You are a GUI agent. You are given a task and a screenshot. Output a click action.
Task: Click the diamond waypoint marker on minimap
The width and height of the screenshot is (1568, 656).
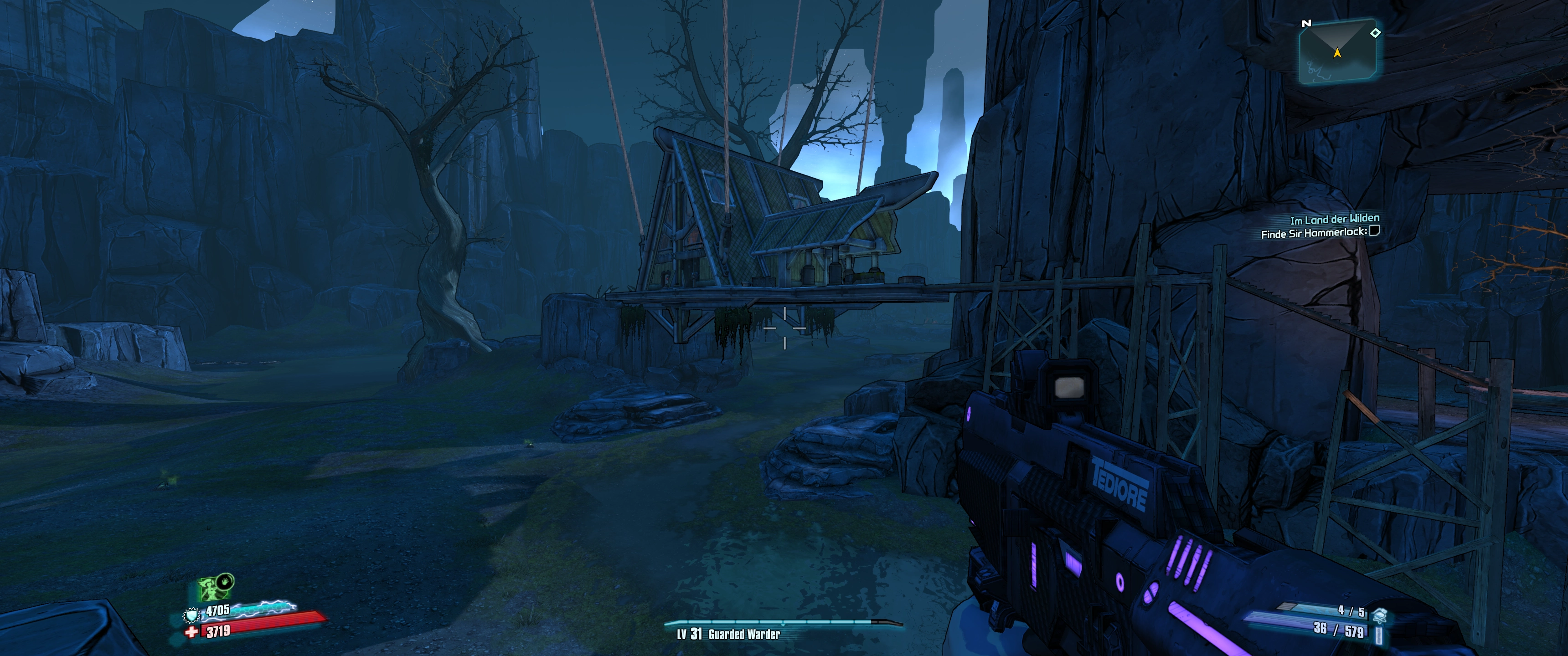[x=1375, y=33]
